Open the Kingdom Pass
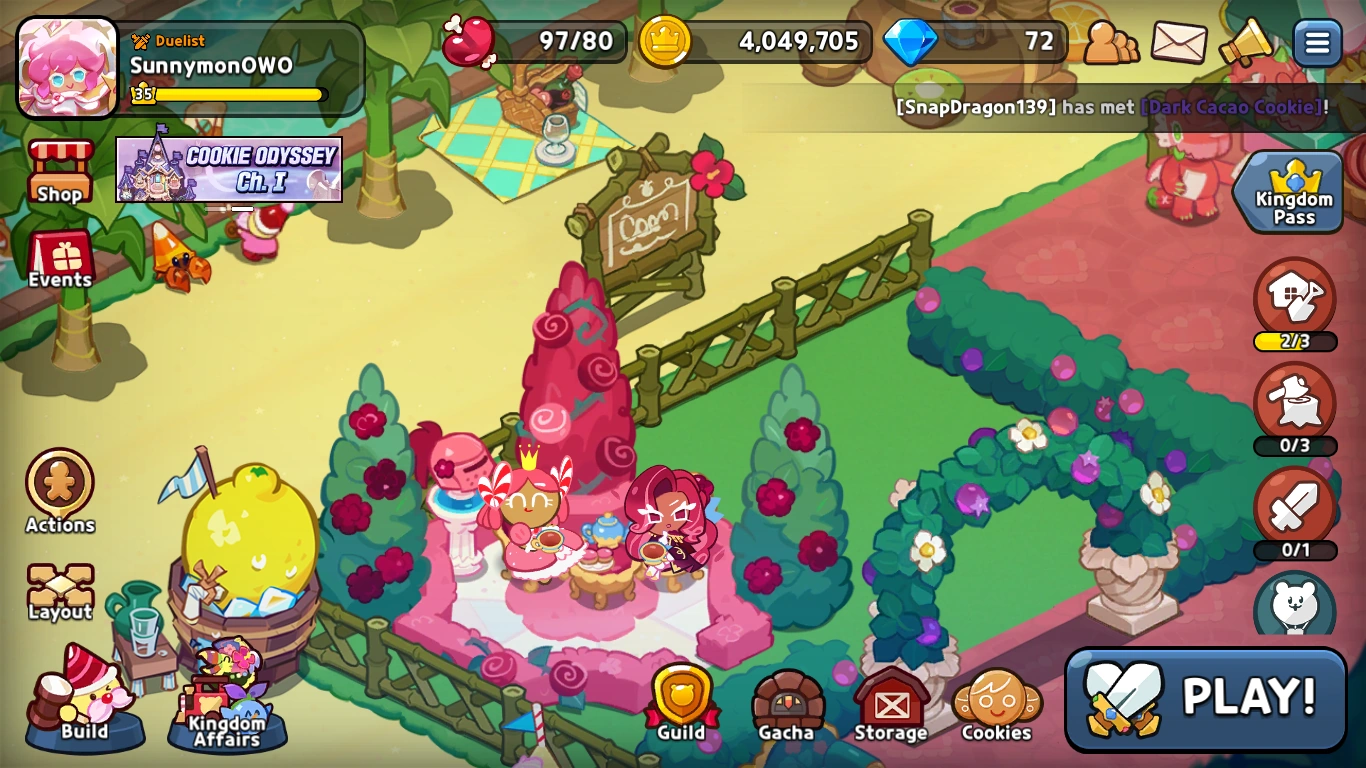The width and height of the screenshot is (1366, 768). pos(1289,192)
